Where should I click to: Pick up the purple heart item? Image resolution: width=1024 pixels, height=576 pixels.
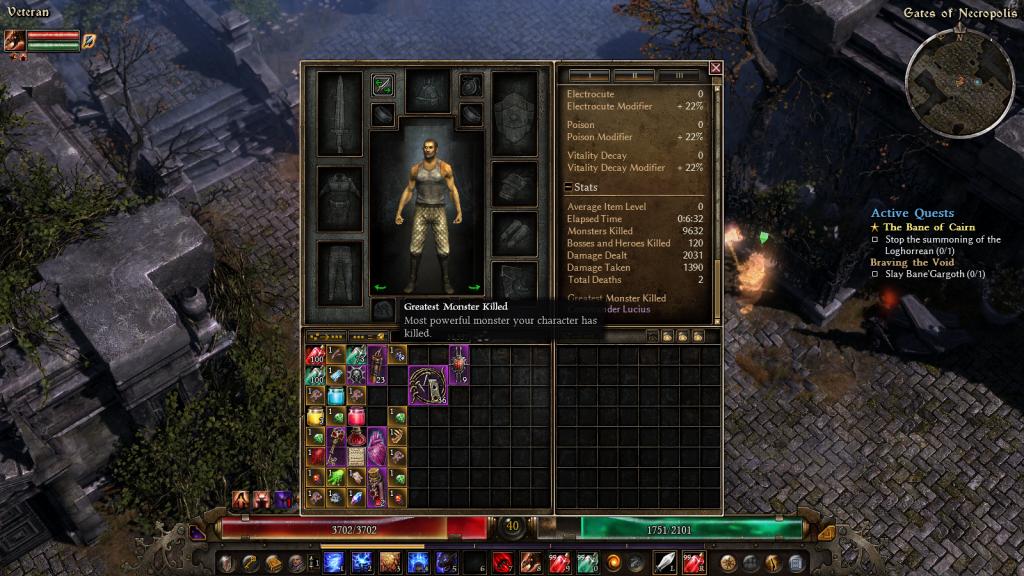[x=378, y=446]
